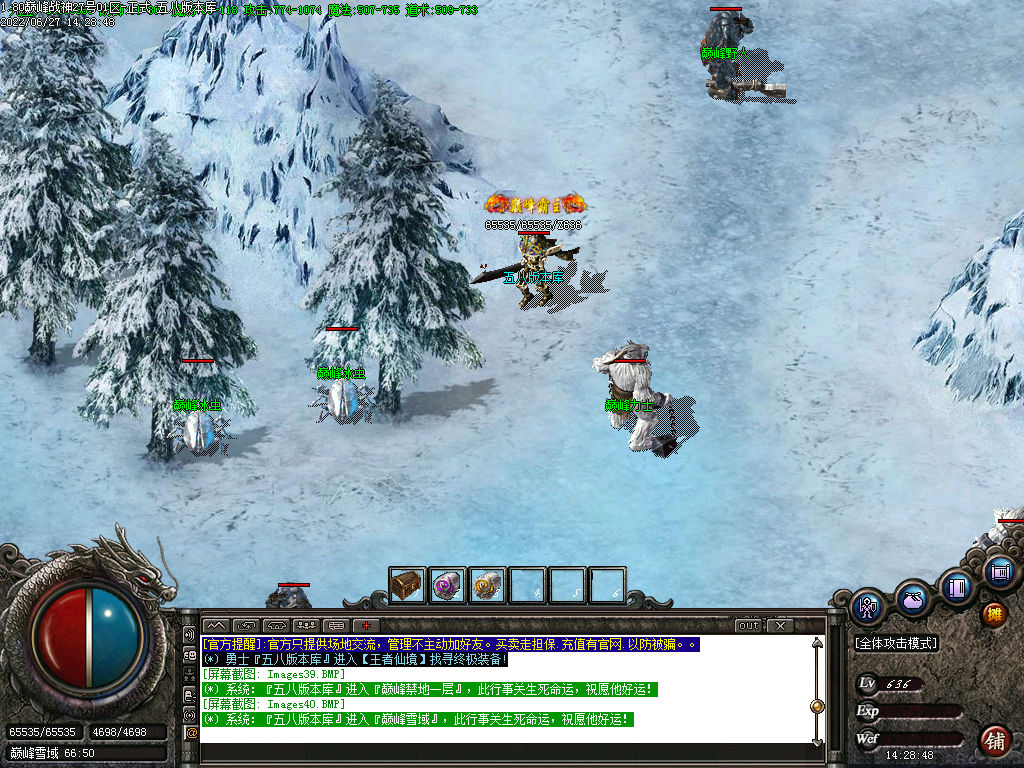
Task: Open the group members chat toolbar button
Action: pos(306,626)
